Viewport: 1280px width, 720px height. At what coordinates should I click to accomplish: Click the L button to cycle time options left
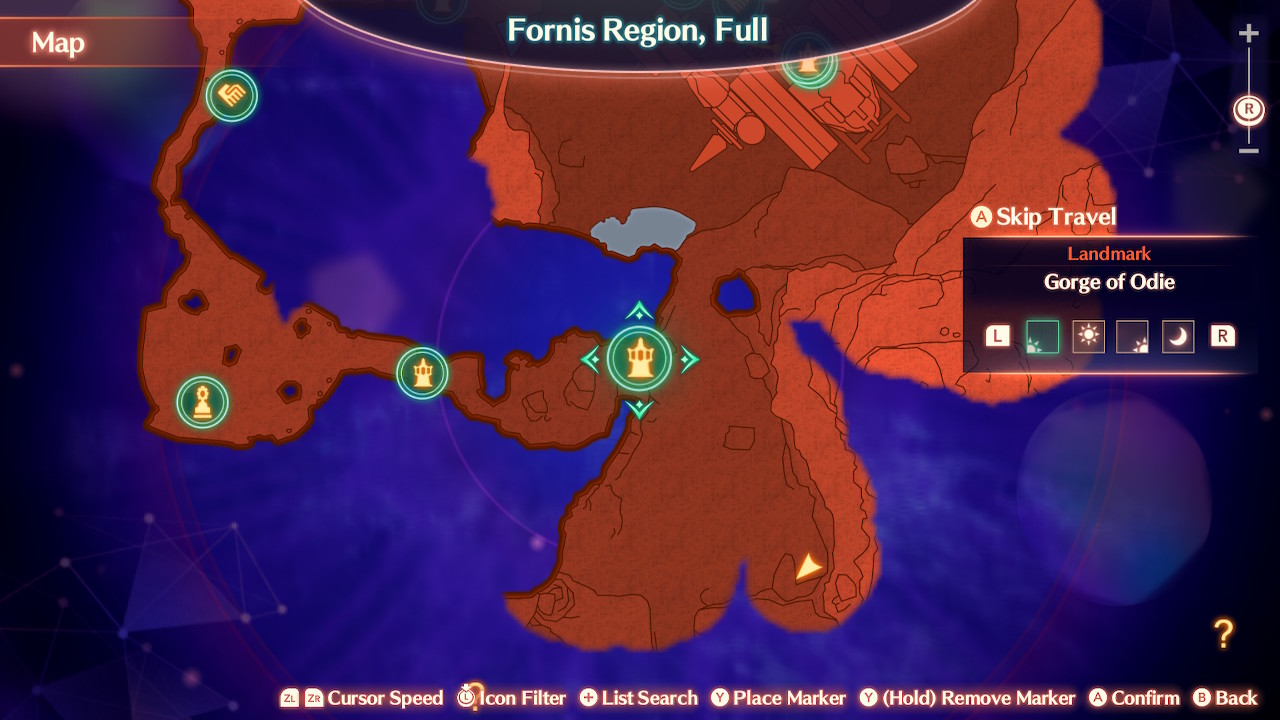pyautogui.click(x=997, y=336)
